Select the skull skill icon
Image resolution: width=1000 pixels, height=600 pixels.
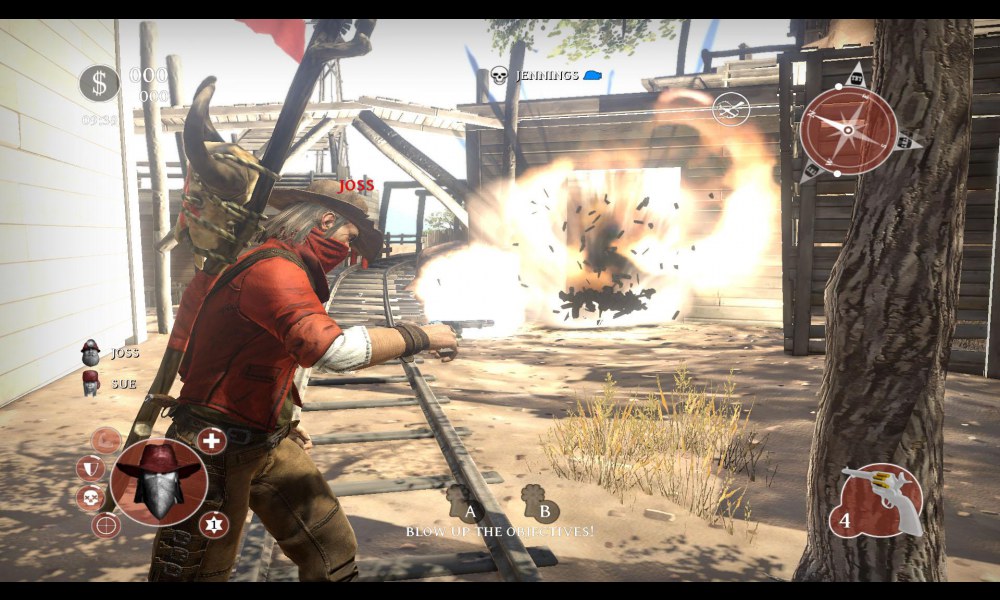pyautogui.click(x=90, y=497)
